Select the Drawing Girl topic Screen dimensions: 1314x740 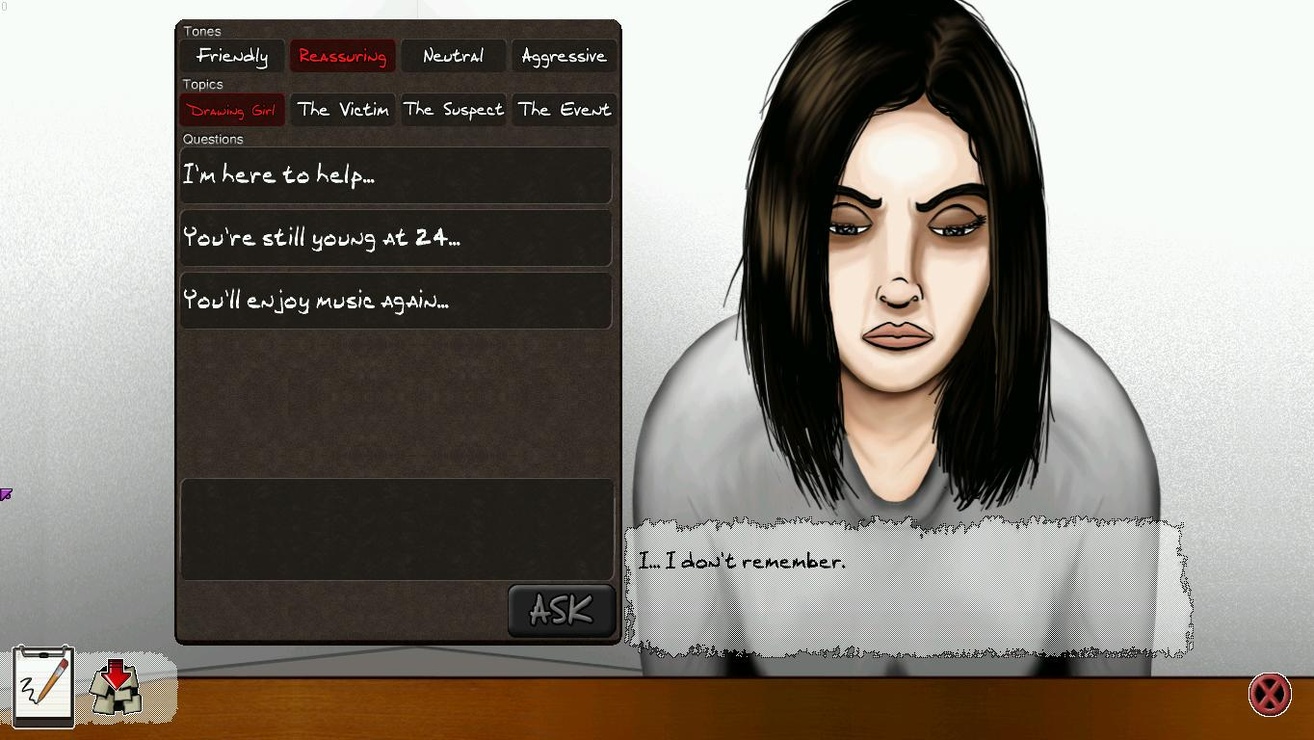(x=232, y=110)
